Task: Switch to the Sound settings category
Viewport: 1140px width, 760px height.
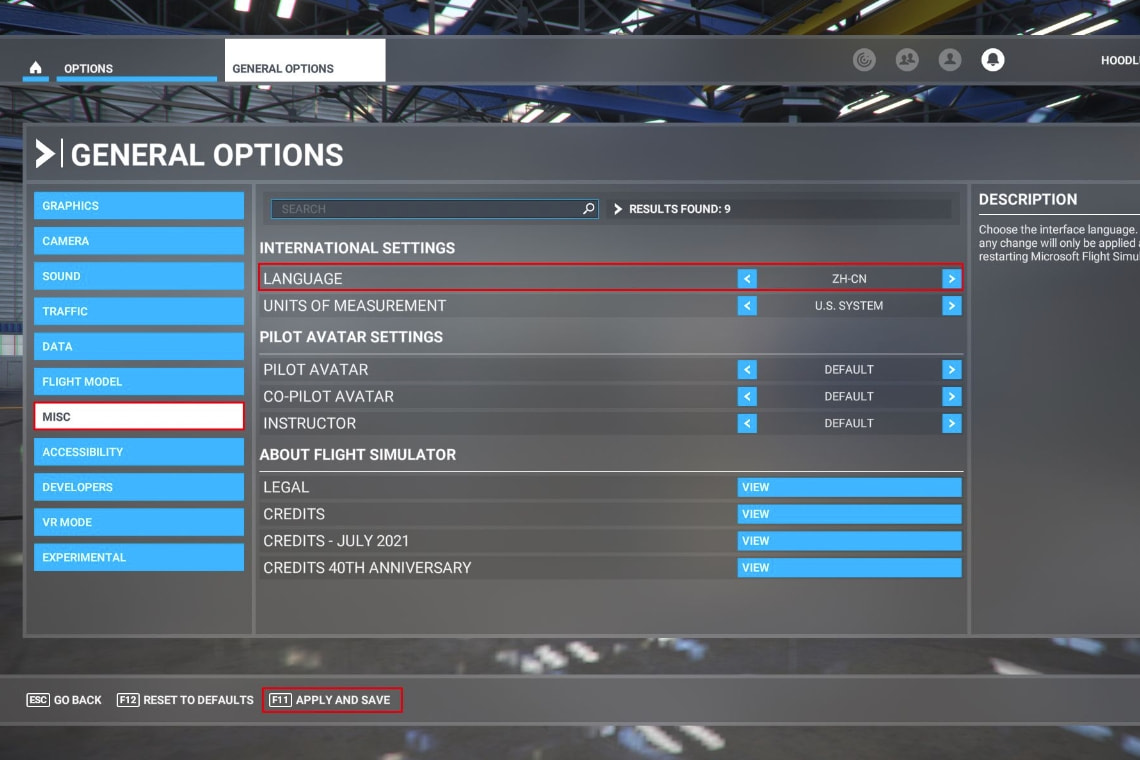Action: pyautogui.click(x=138, y=276)
